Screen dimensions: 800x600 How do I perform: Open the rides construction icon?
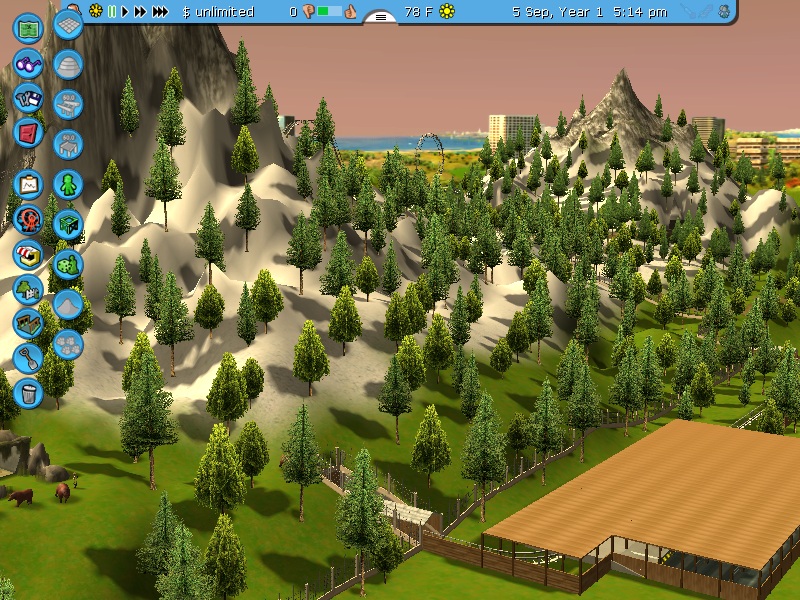(x=28, y=219)
